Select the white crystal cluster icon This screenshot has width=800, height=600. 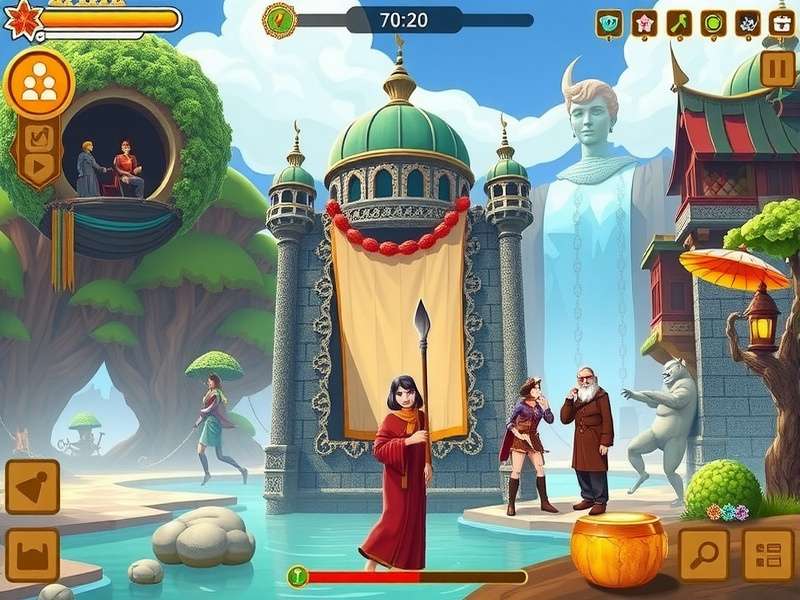748,23
